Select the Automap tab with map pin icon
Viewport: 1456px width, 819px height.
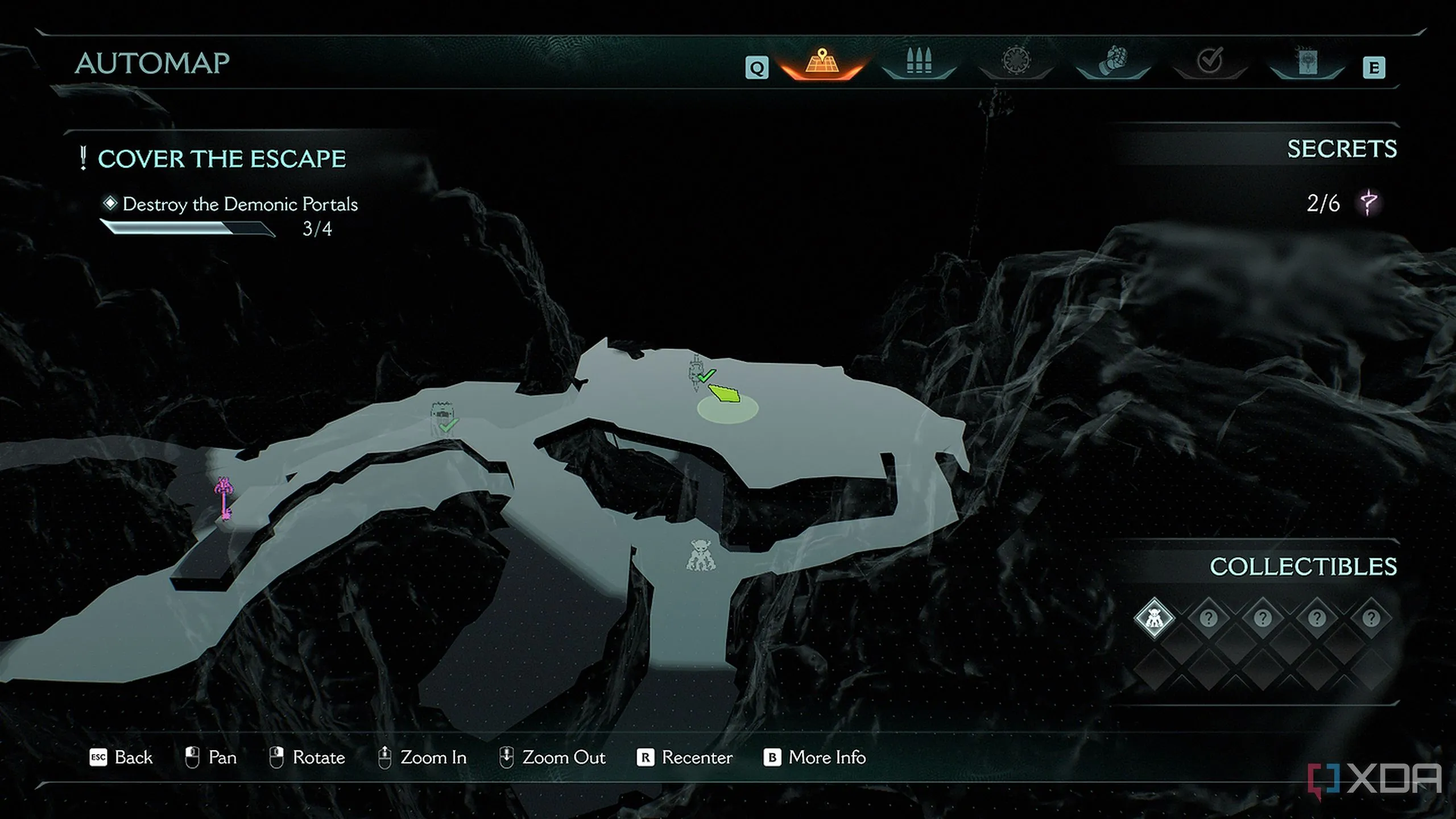click(x=821, y=63)
